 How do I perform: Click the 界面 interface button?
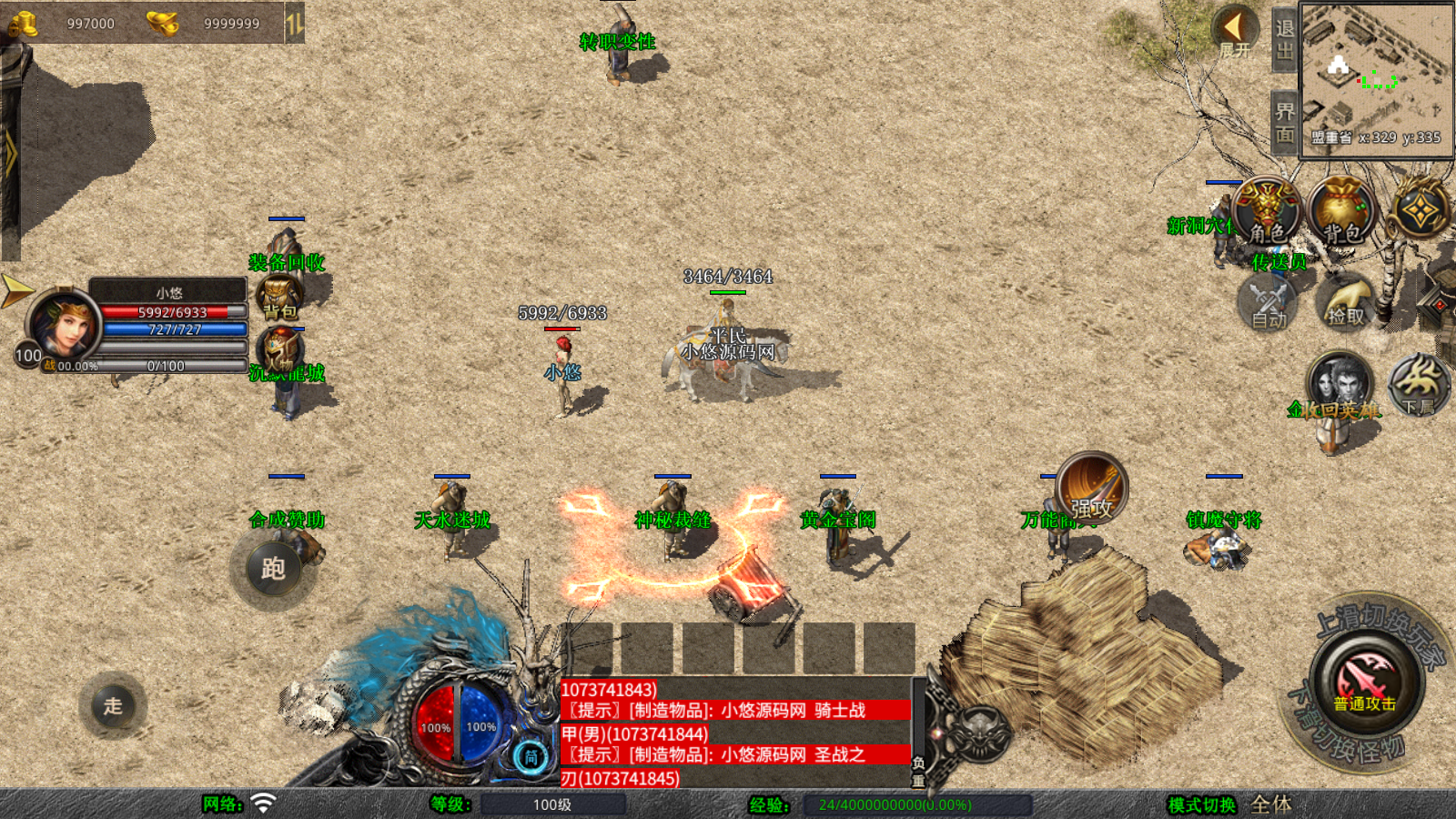pos(1284,123)
